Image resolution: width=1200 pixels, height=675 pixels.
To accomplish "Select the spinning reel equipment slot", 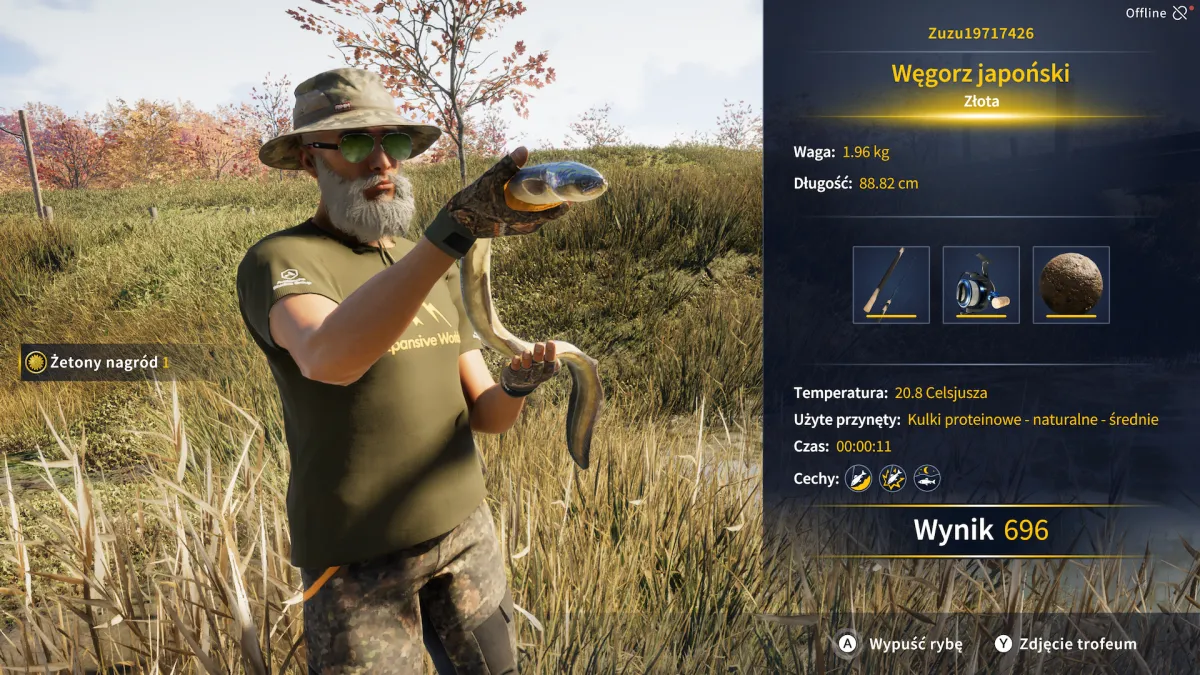I will 981,285.
